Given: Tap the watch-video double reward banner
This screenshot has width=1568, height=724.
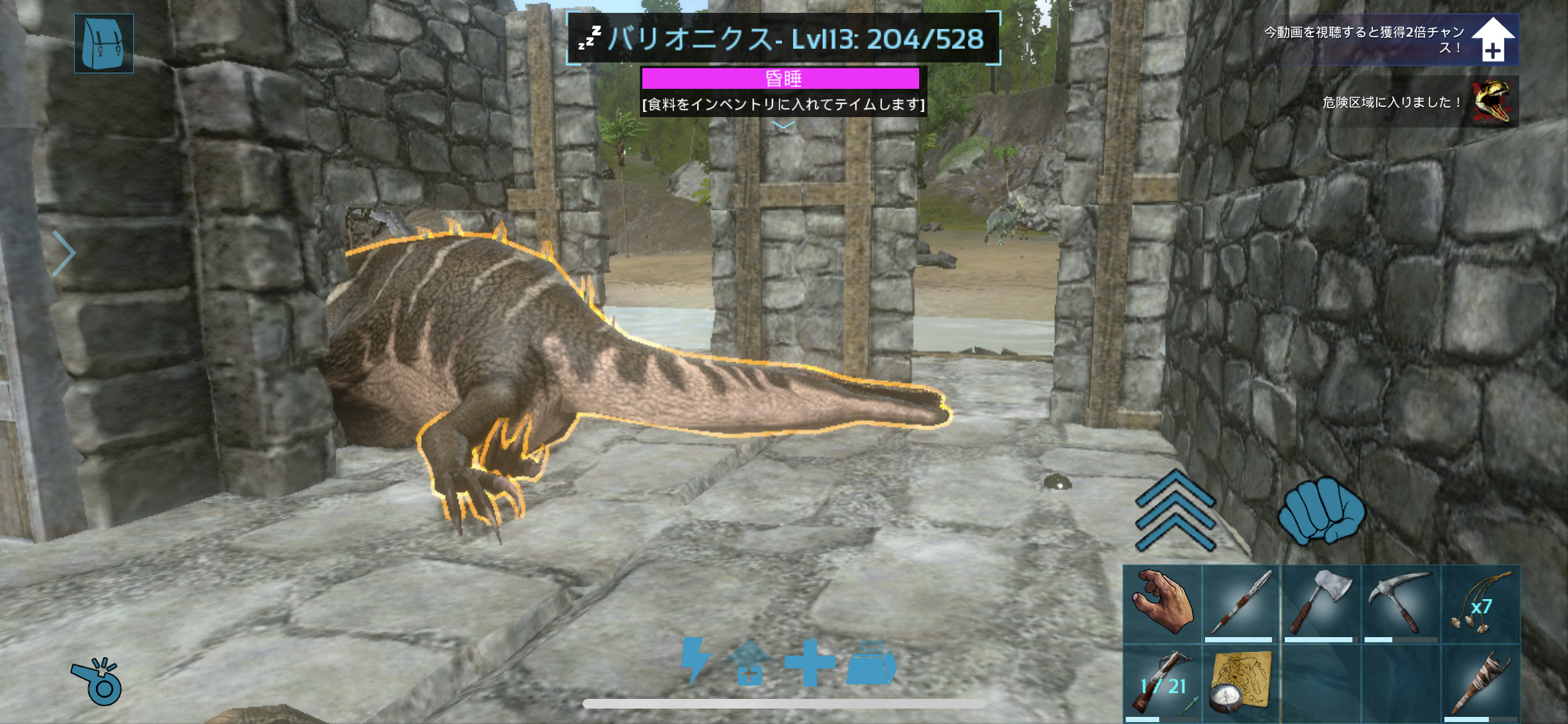Looking at the screenshot, I should tap(1390, 39).
